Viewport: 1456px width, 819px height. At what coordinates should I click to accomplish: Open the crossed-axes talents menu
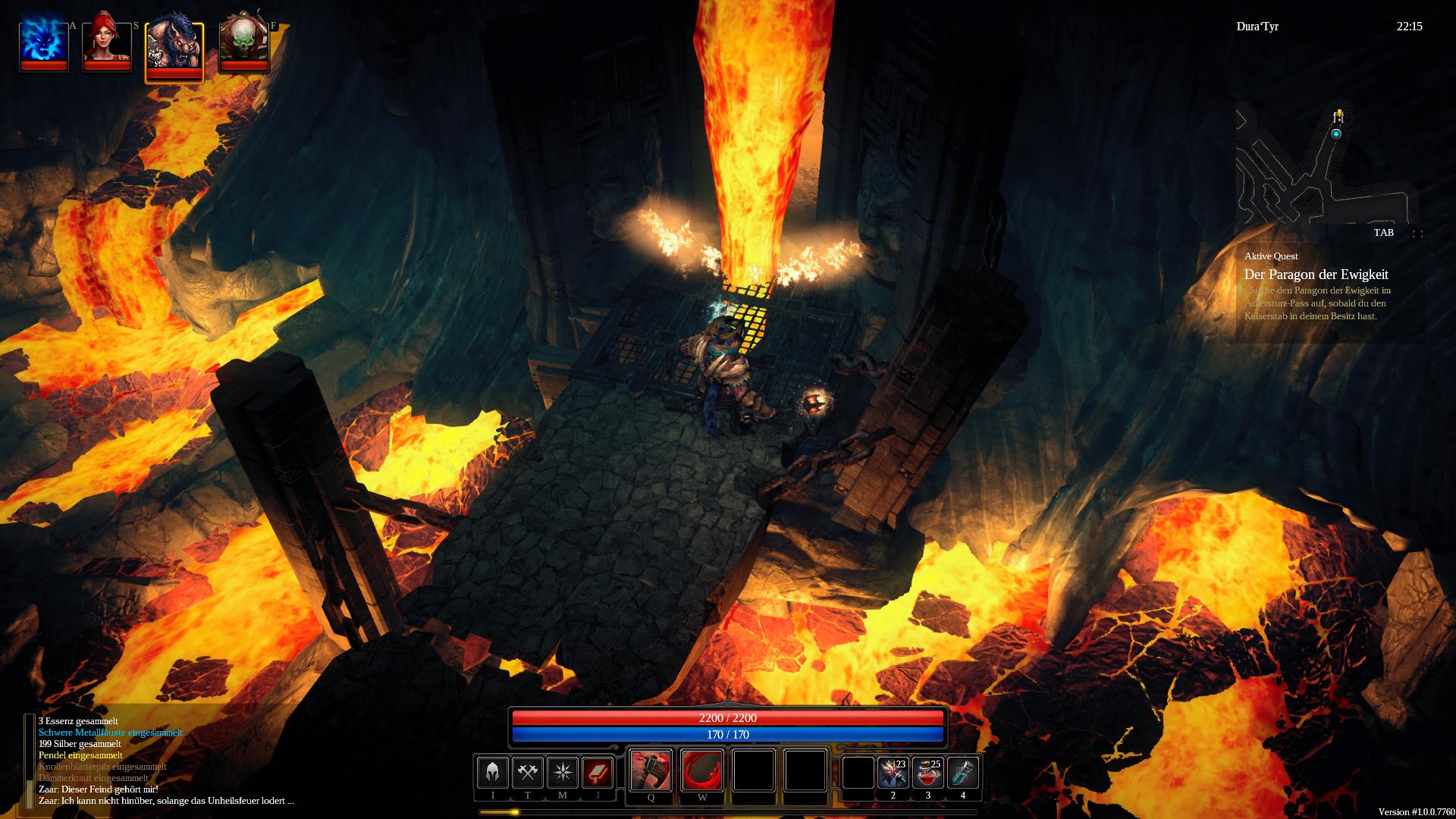(527, 773)
